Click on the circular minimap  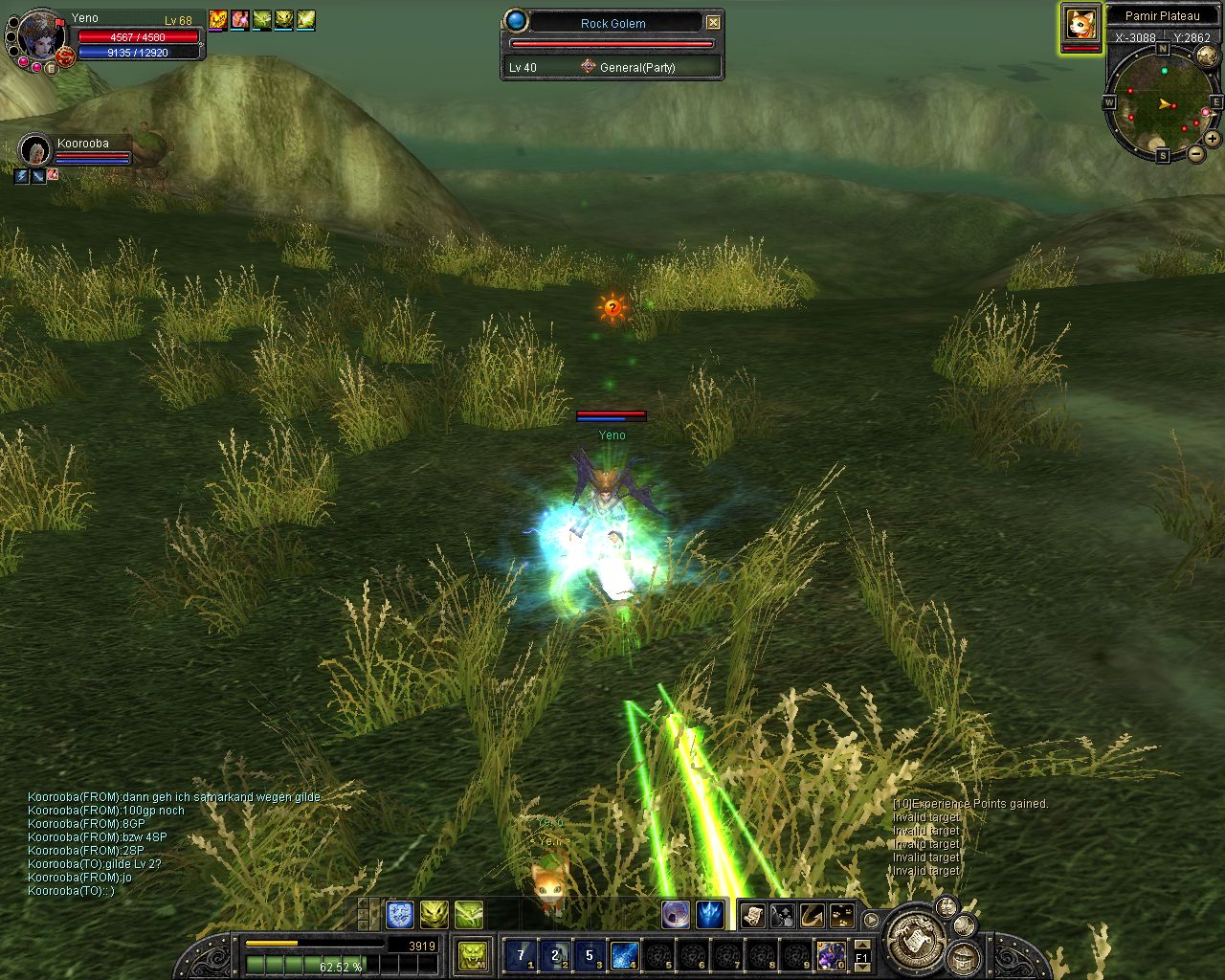(x=1162, y=103)
